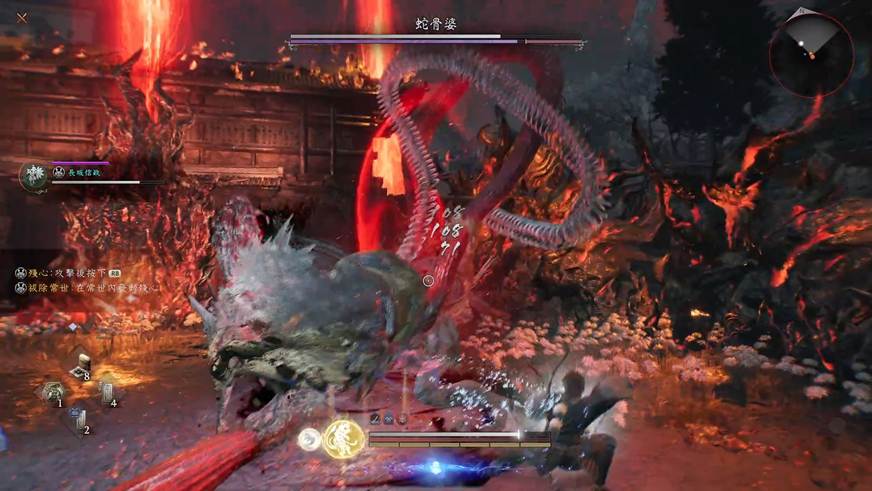Select the golden guardian spirit icon
872x491 pixels.
click(x=342, y=438)
